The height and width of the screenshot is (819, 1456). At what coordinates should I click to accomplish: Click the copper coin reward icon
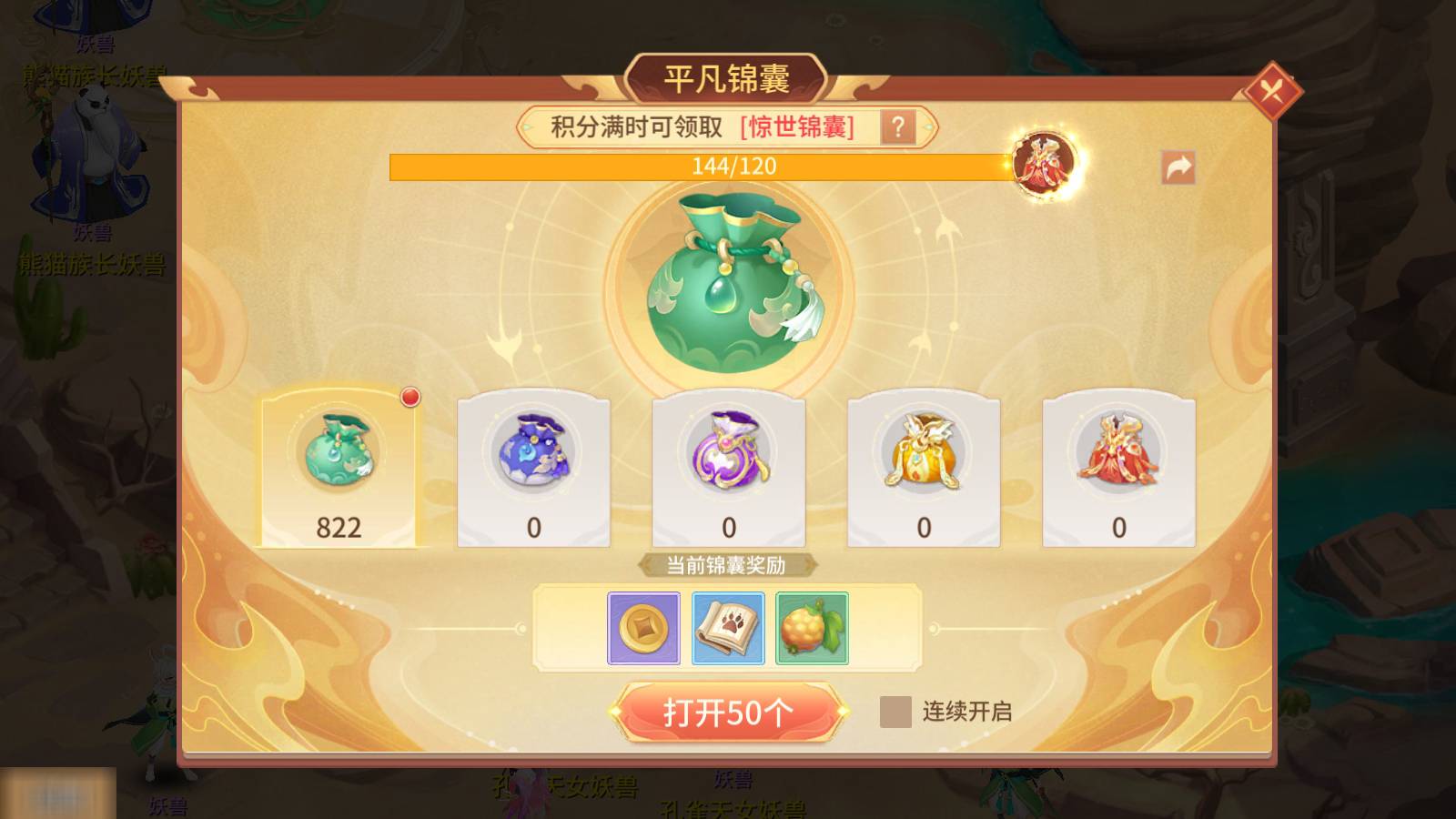click(643, 629)
